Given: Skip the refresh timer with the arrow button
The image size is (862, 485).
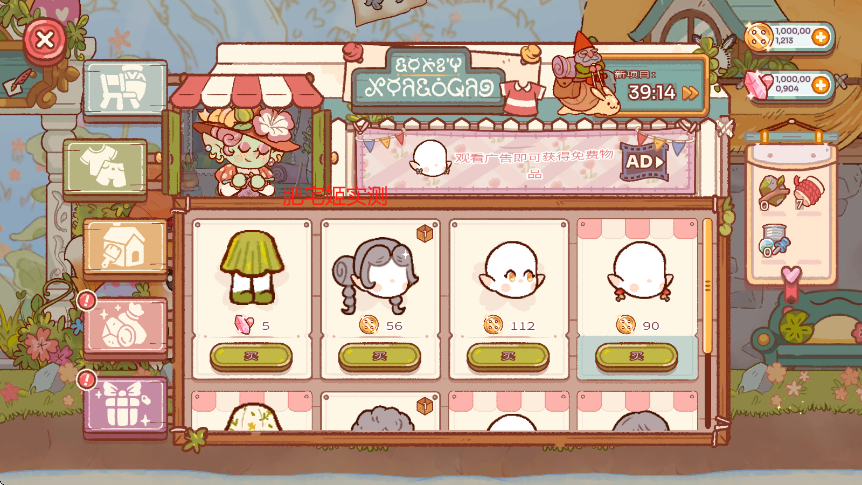Looking at the screenshot, I should click(x=690, y=93).
